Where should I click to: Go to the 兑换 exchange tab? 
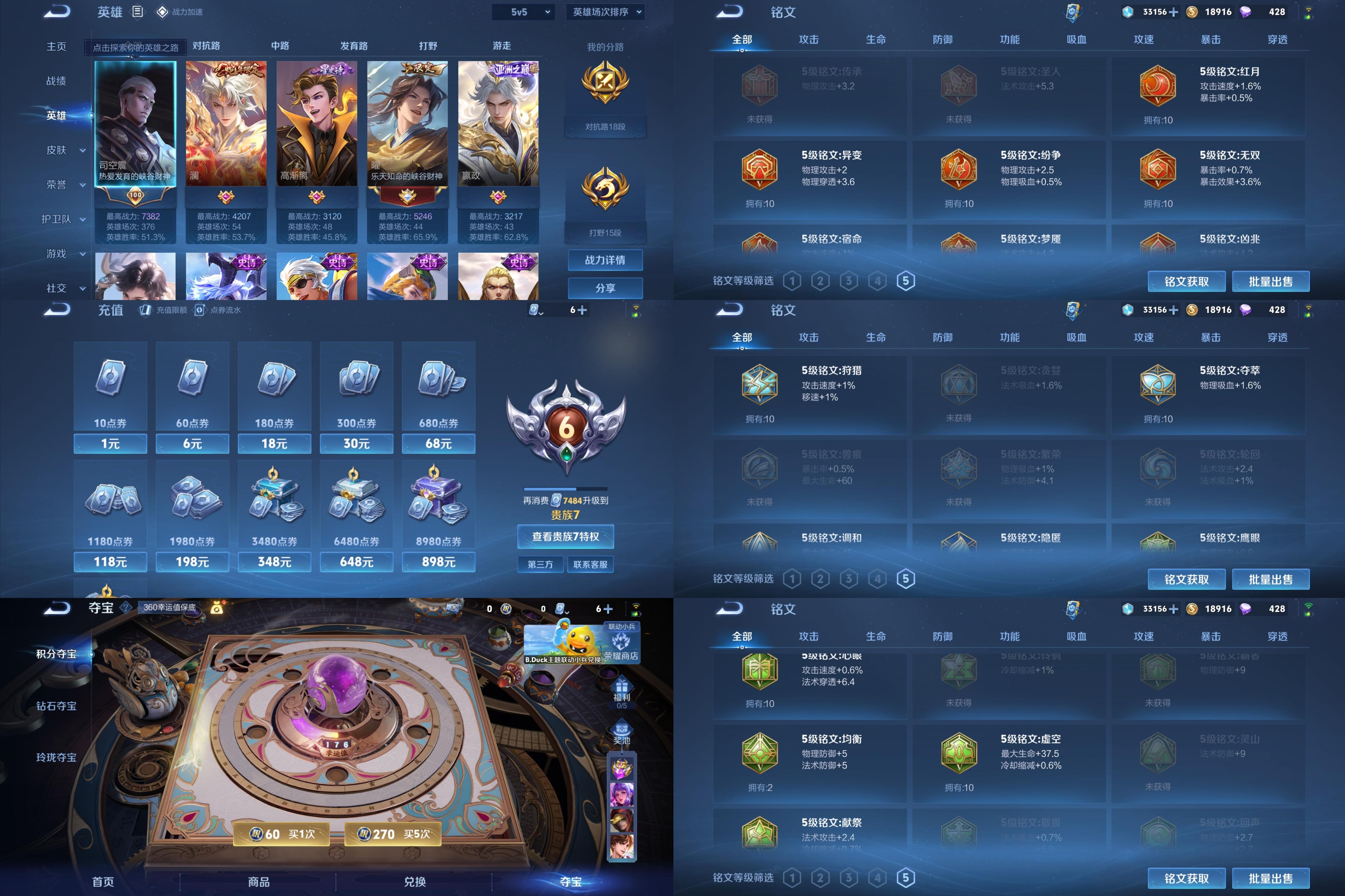(x=414, y=881)
